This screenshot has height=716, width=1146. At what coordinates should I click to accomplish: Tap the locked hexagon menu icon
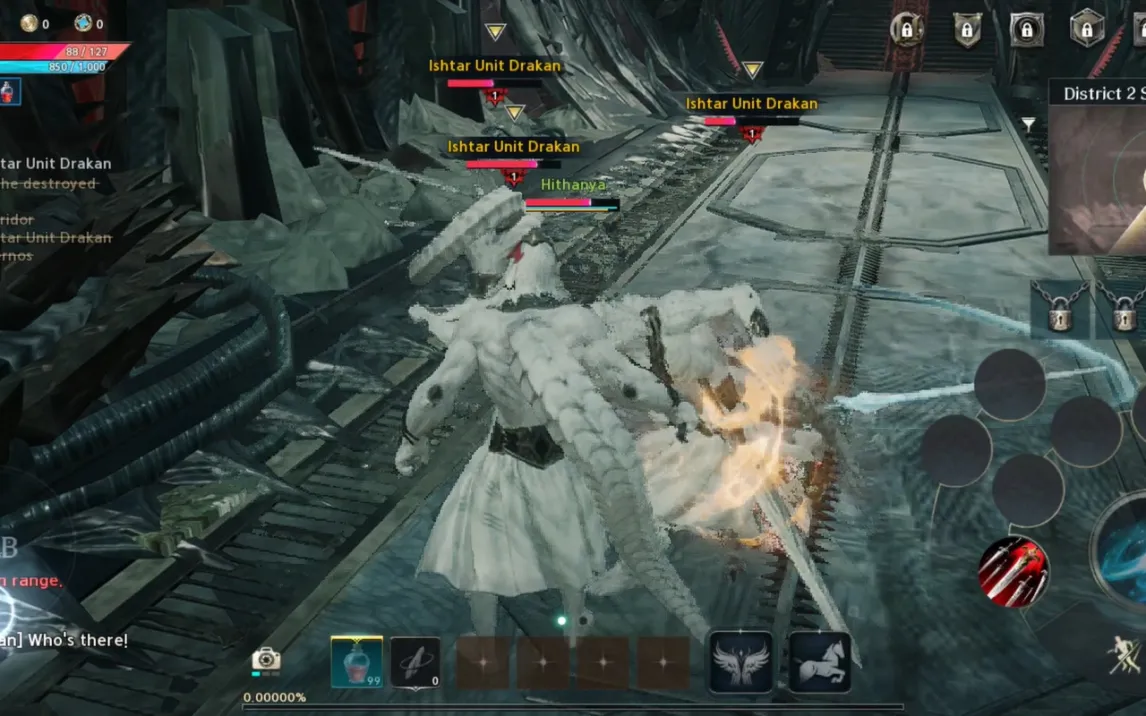[1087, 28]
